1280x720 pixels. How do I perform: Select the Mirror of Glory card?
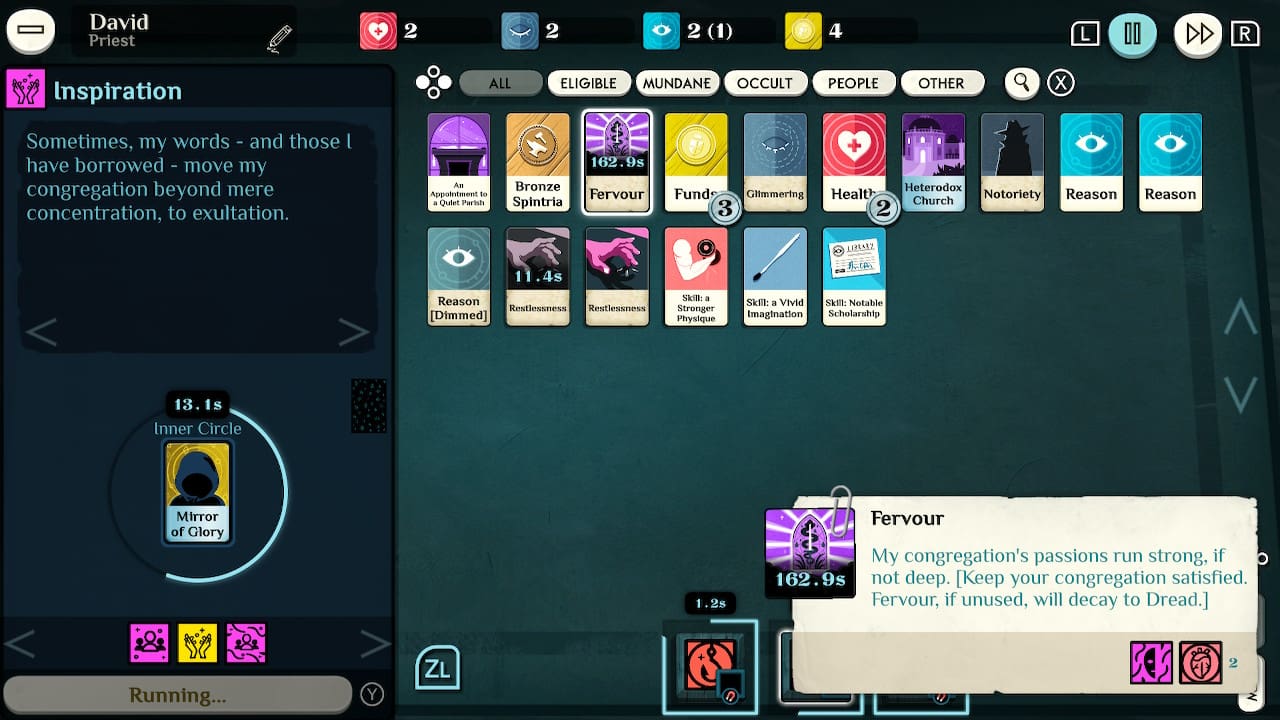[197, 490]
